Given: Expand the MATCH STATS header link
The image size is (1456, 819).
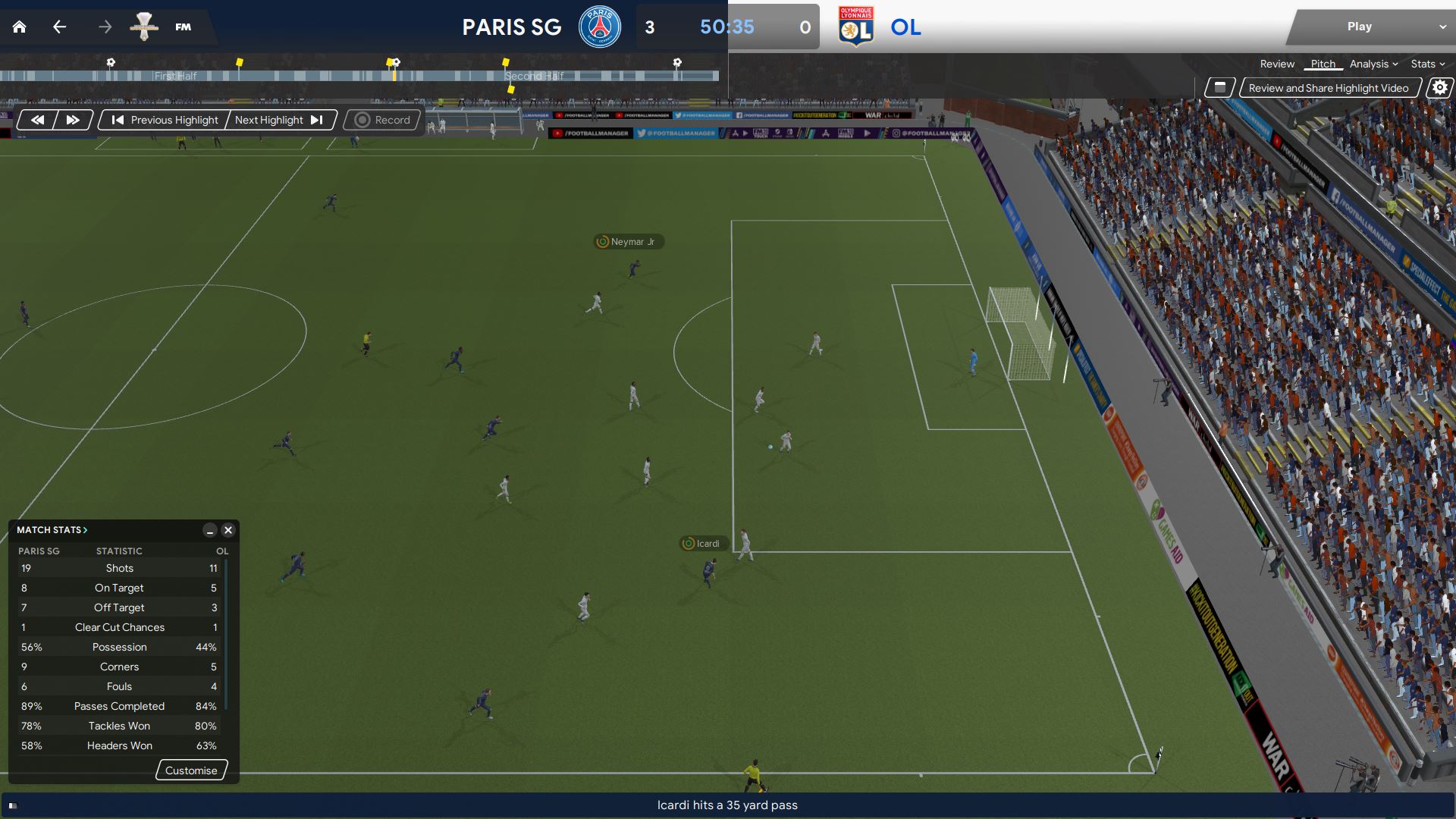Looking at the screenshot, I should coord(52,530).
